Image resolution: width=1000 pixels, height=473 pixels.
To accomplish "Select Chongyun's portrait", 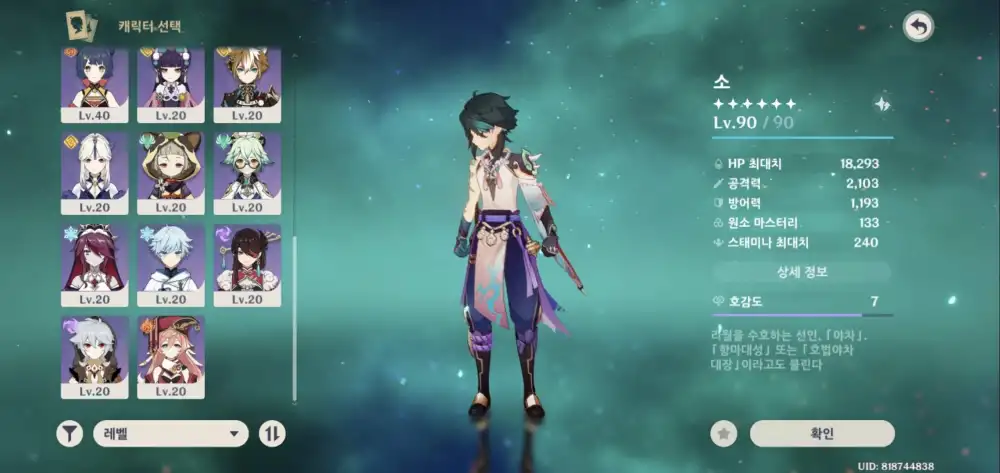I will [171, 260].
